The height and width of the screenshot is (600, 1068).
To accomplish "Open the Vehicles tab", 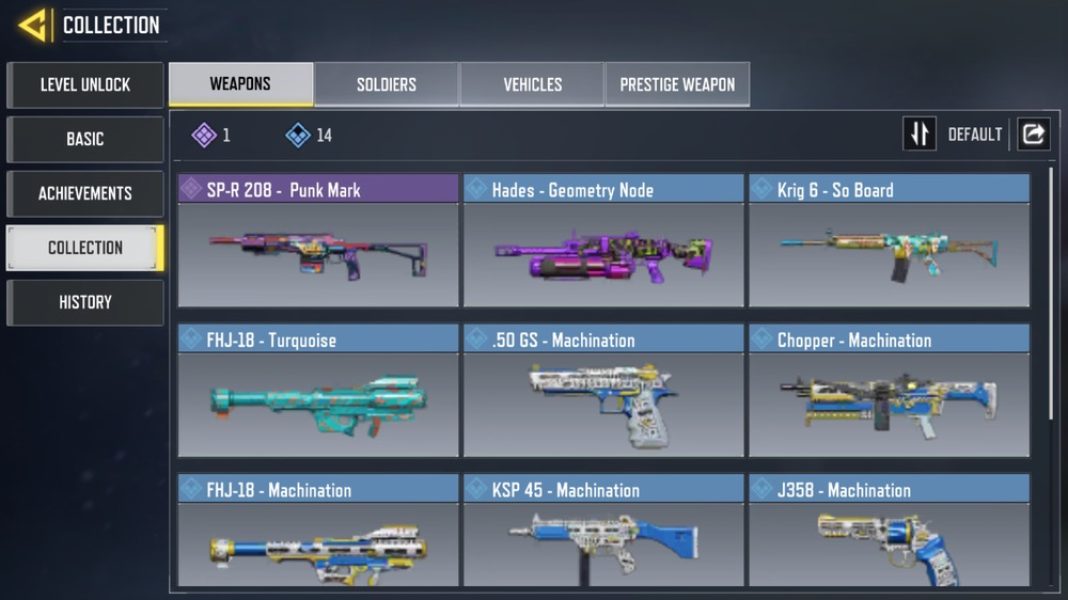I will tap(532, 84).
